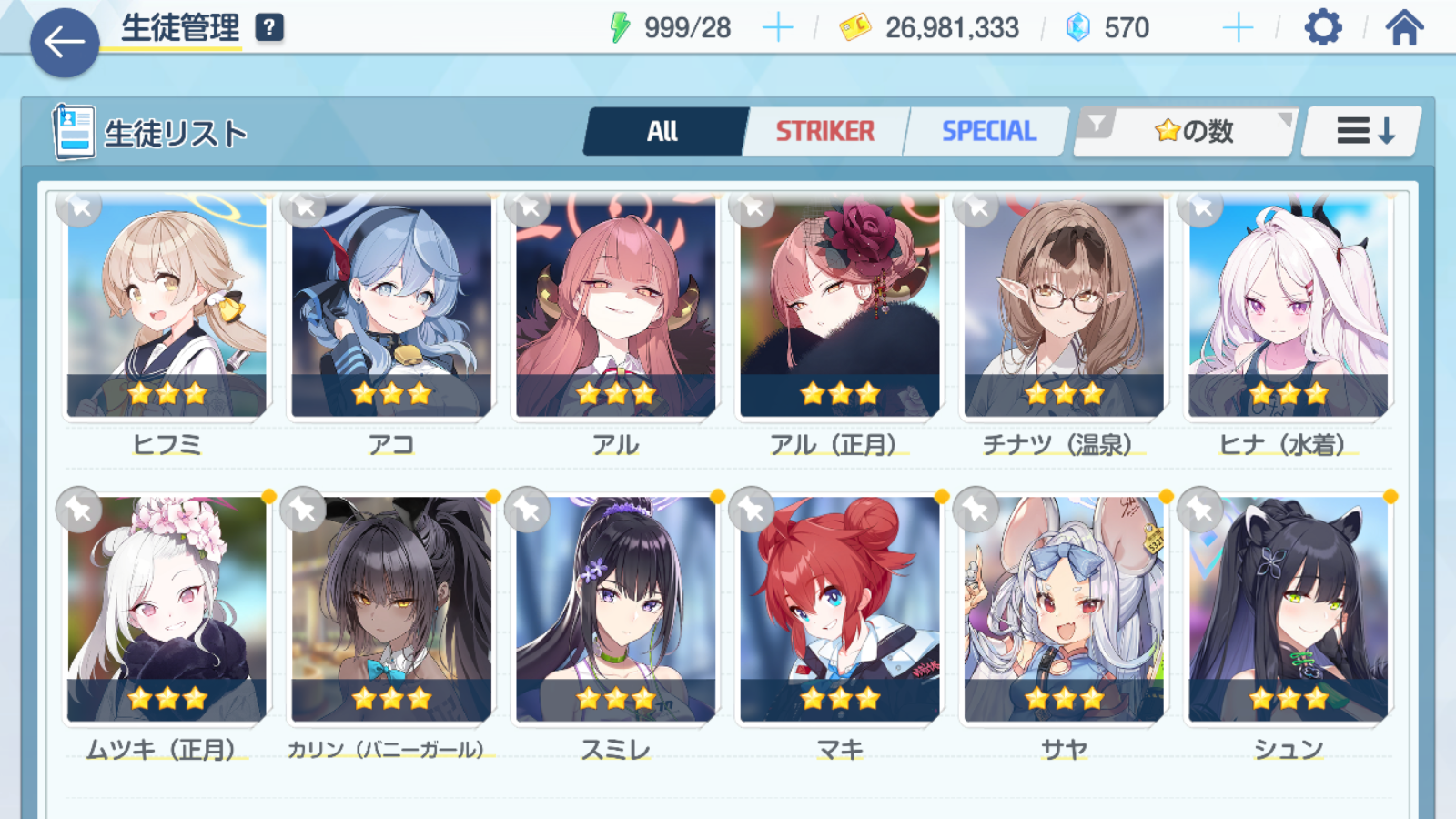This screenshot has width=1456, height=819.
Task: Select カリン（バニーガール） portrait
Action: (391, 610)
